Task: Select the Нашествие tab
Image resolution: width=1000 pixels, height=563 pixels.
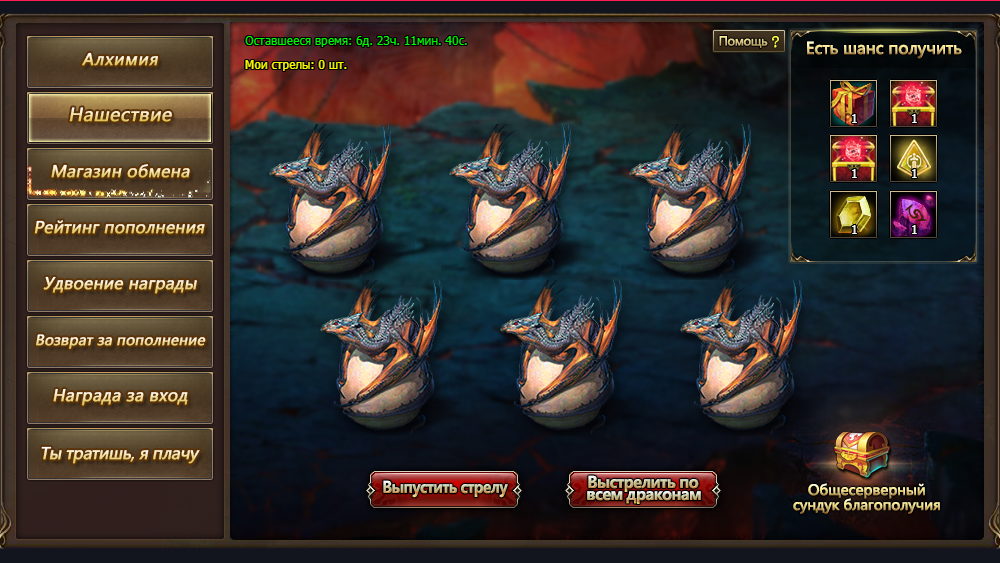Action: 120,117
